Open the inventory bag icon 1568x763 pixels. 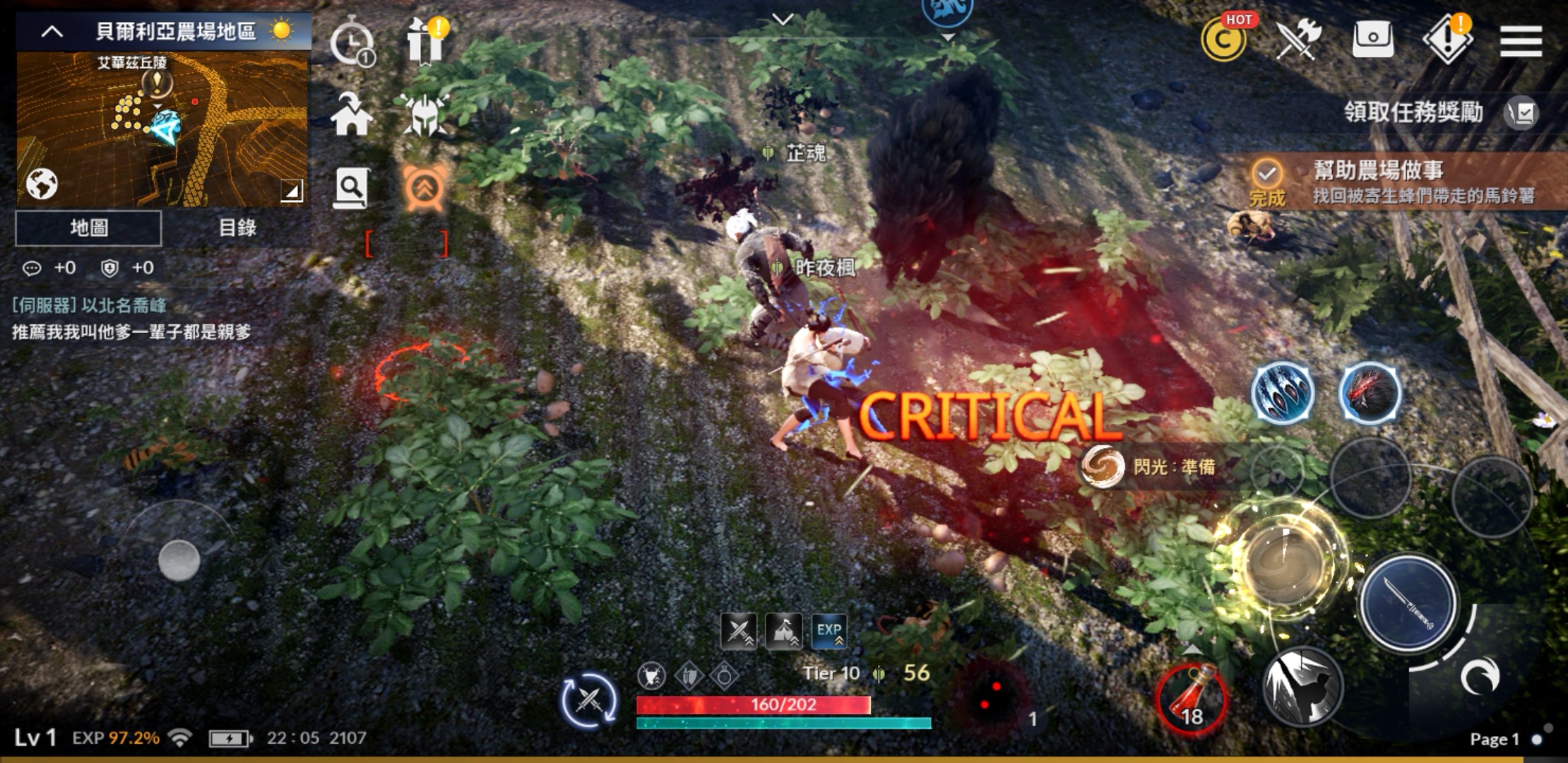1372,39
